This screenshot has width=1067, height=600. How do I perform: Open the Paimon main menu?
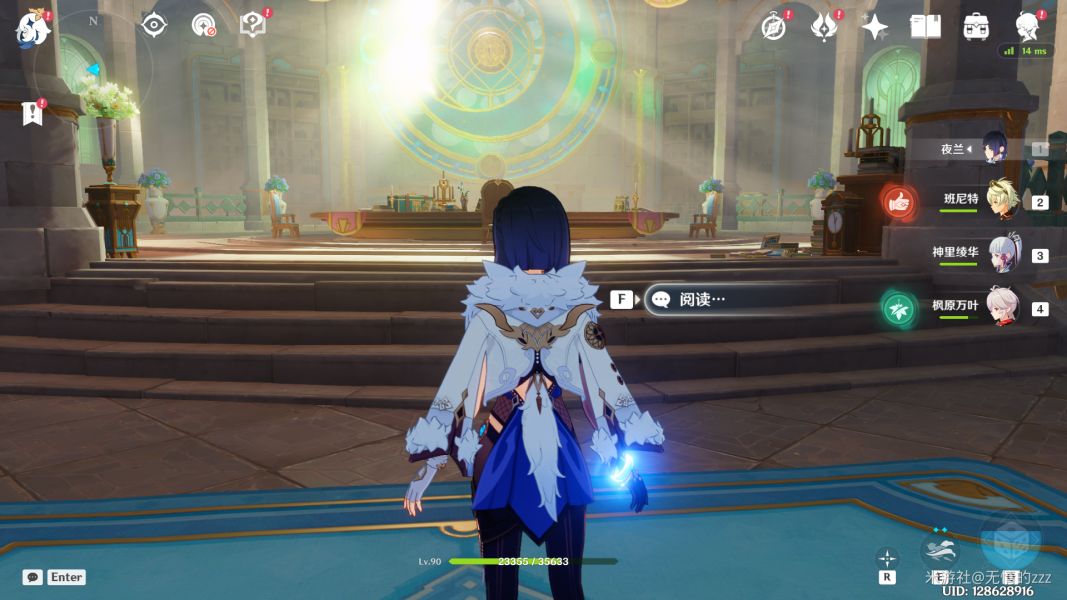point(33,29)
